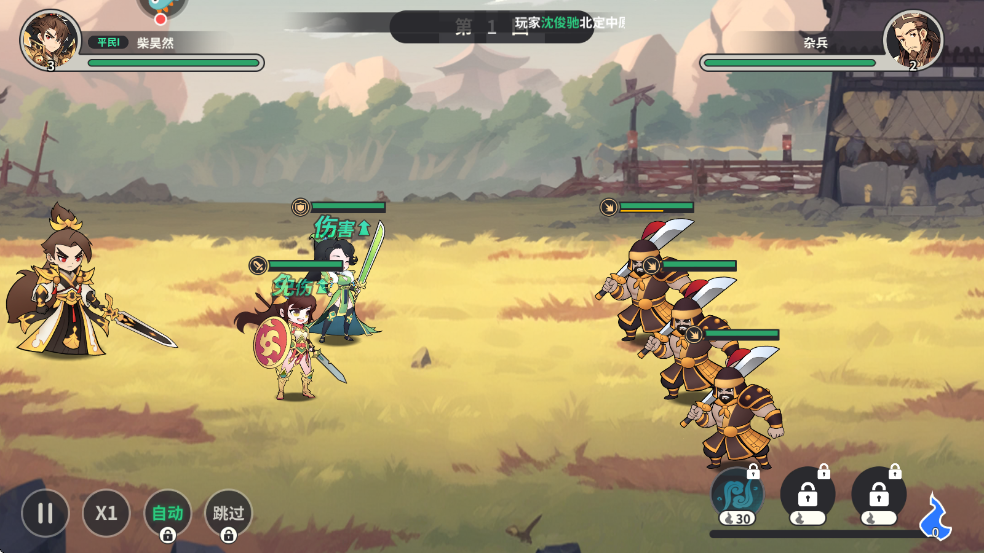
Task: Activate the blue swirl skill costing 30
Action: [x=737, y=494]
